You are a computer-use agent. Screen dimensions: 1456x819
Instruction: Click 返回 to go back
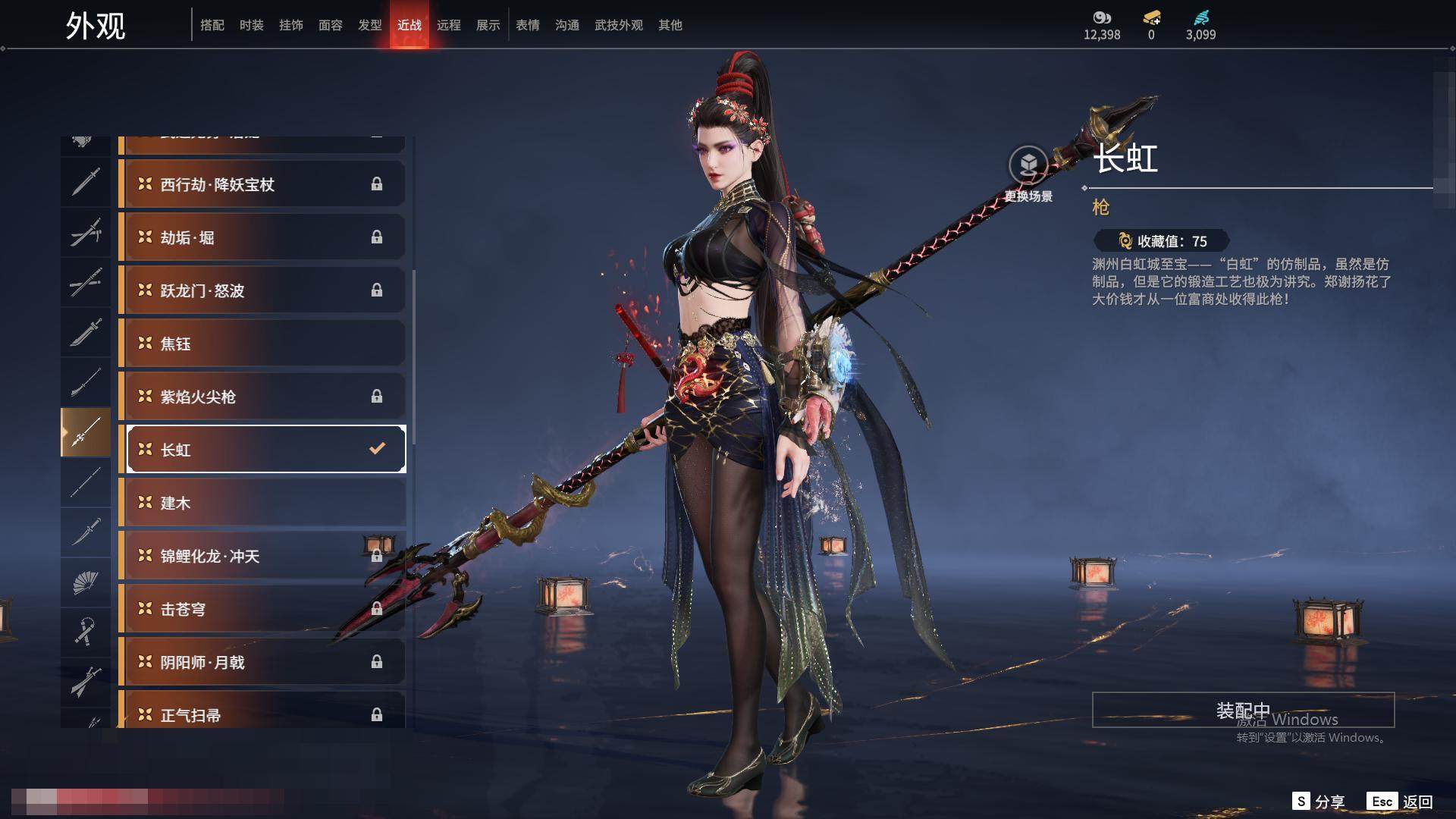pos(1401,802)
